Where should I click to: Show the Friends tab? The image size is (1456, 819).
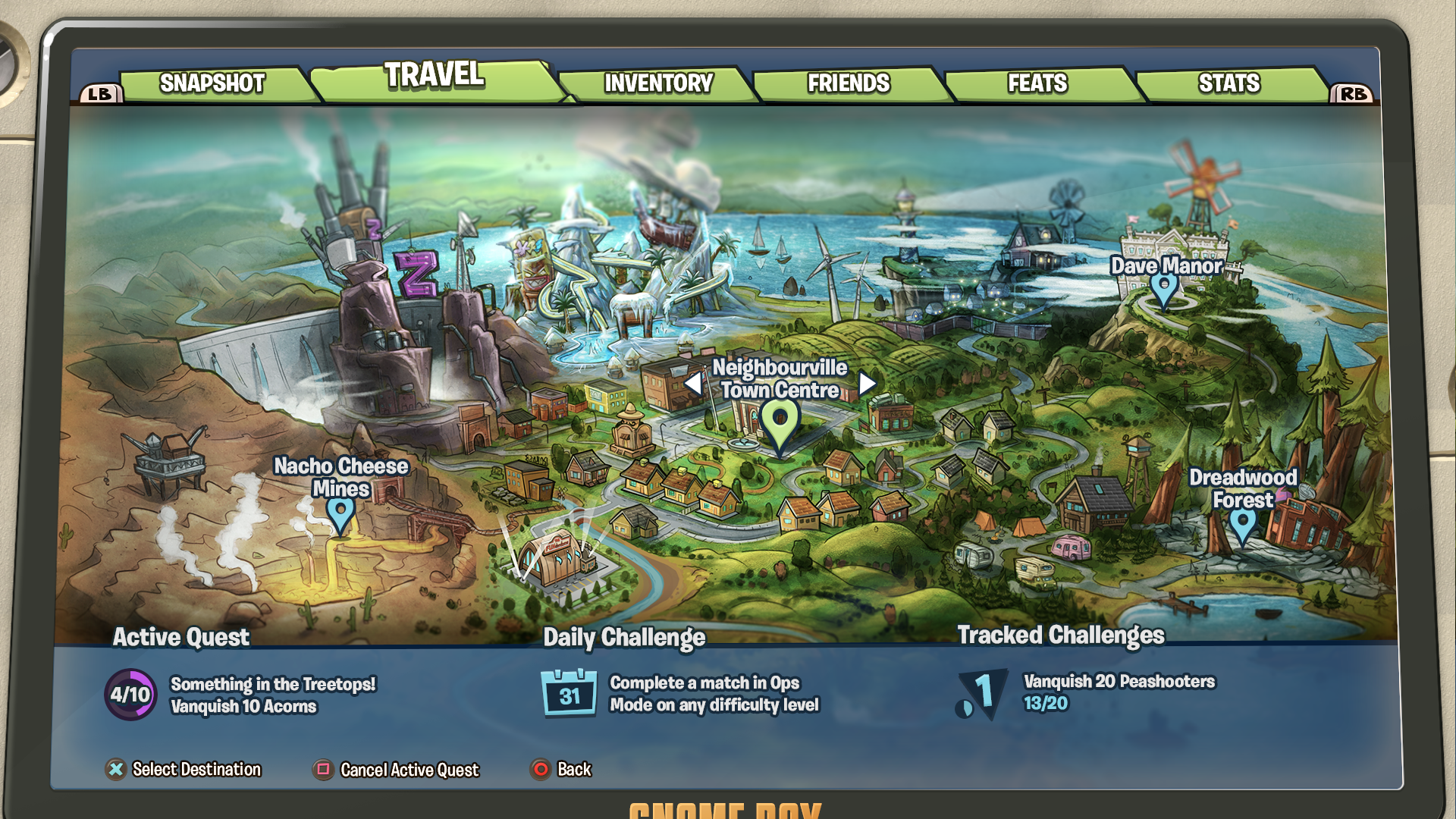849,83
